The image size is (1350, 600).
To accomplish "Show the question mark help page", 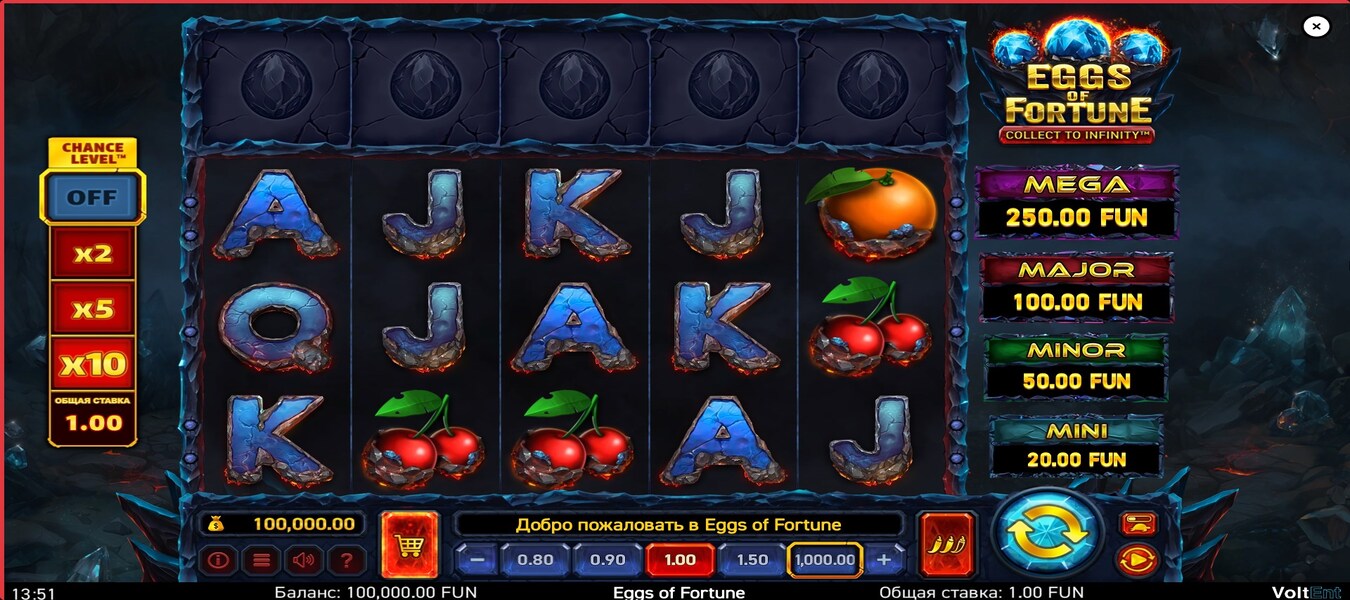I will click(x=345, y=560).
